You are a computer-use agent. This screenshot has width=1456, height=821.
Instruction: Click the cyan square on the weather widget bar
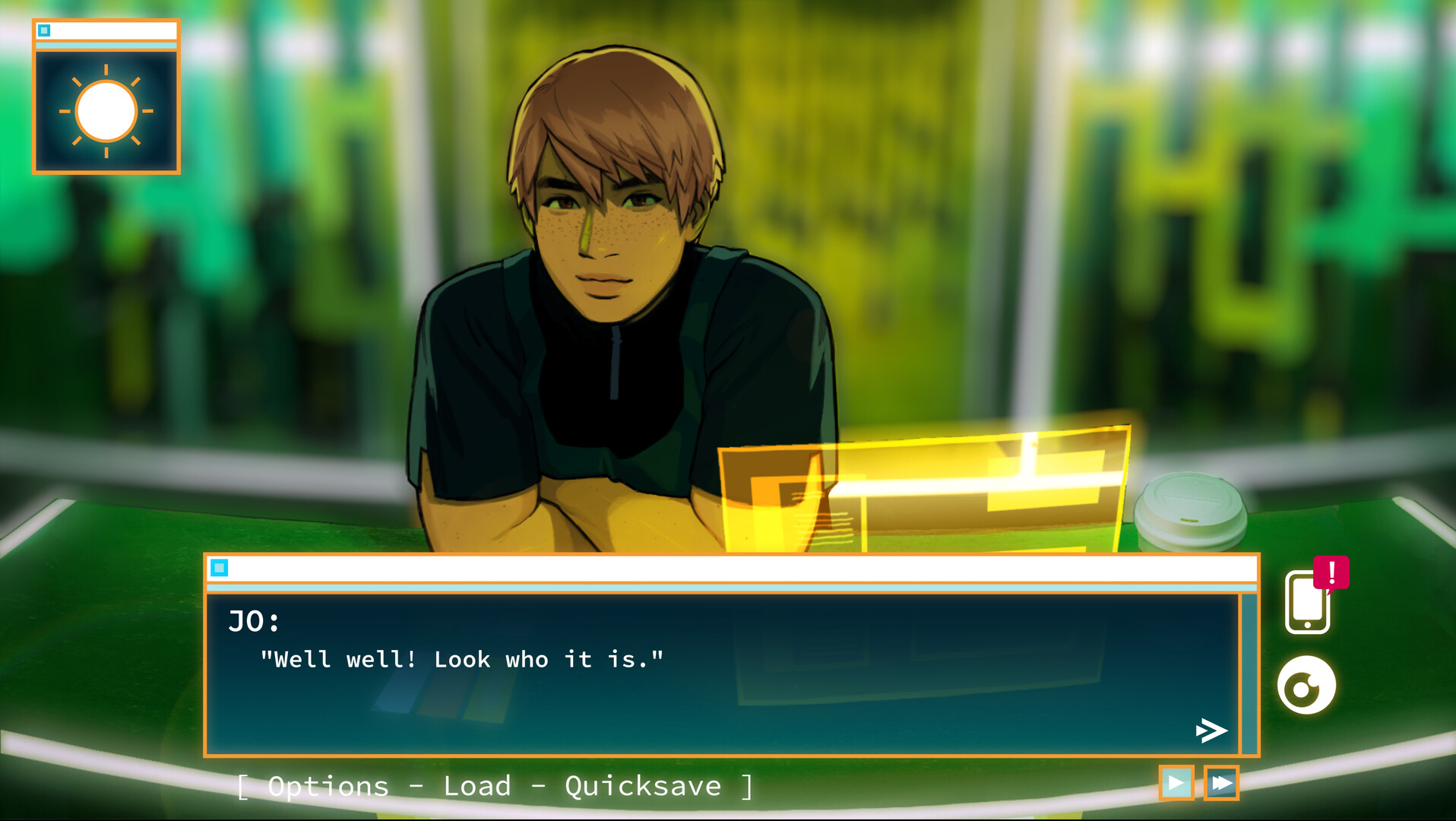click(x=46, y=29)
